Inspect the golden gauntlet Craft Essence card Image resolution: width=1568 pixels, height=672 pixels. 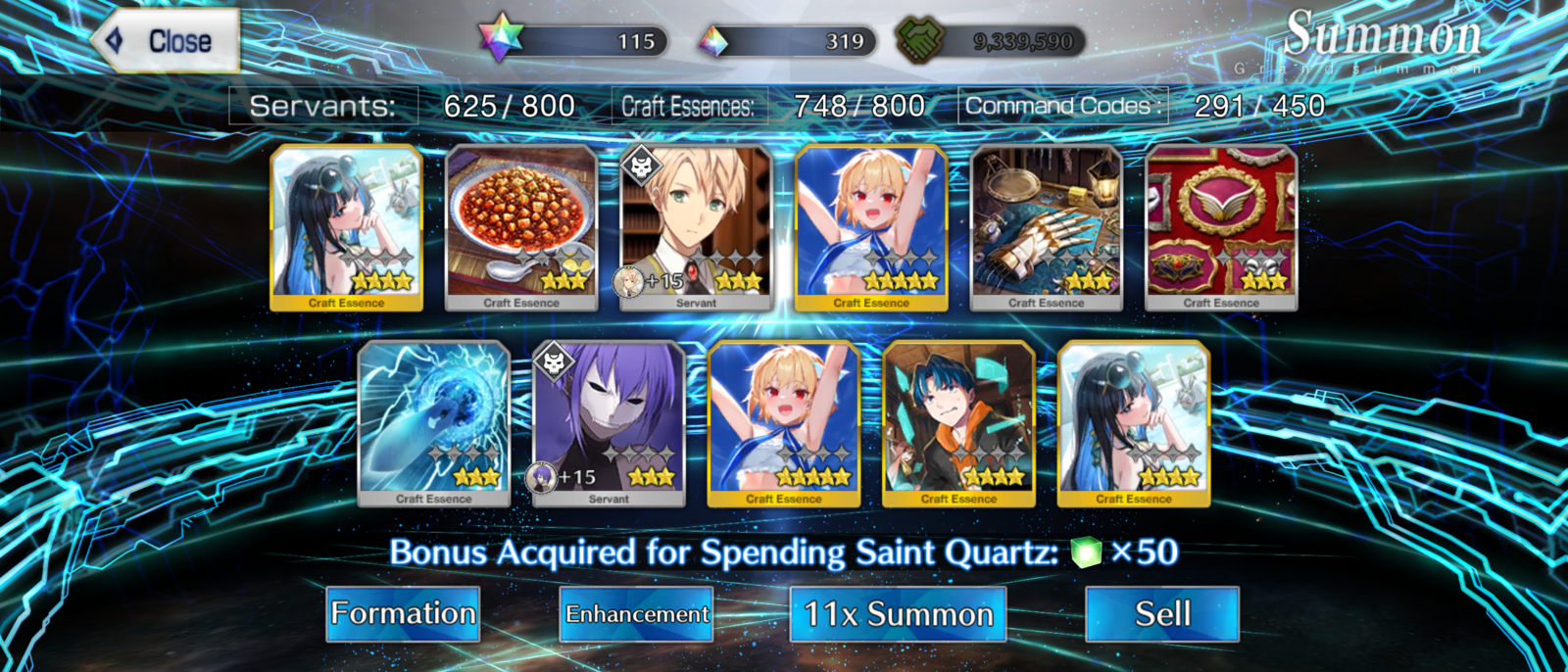1046,227
